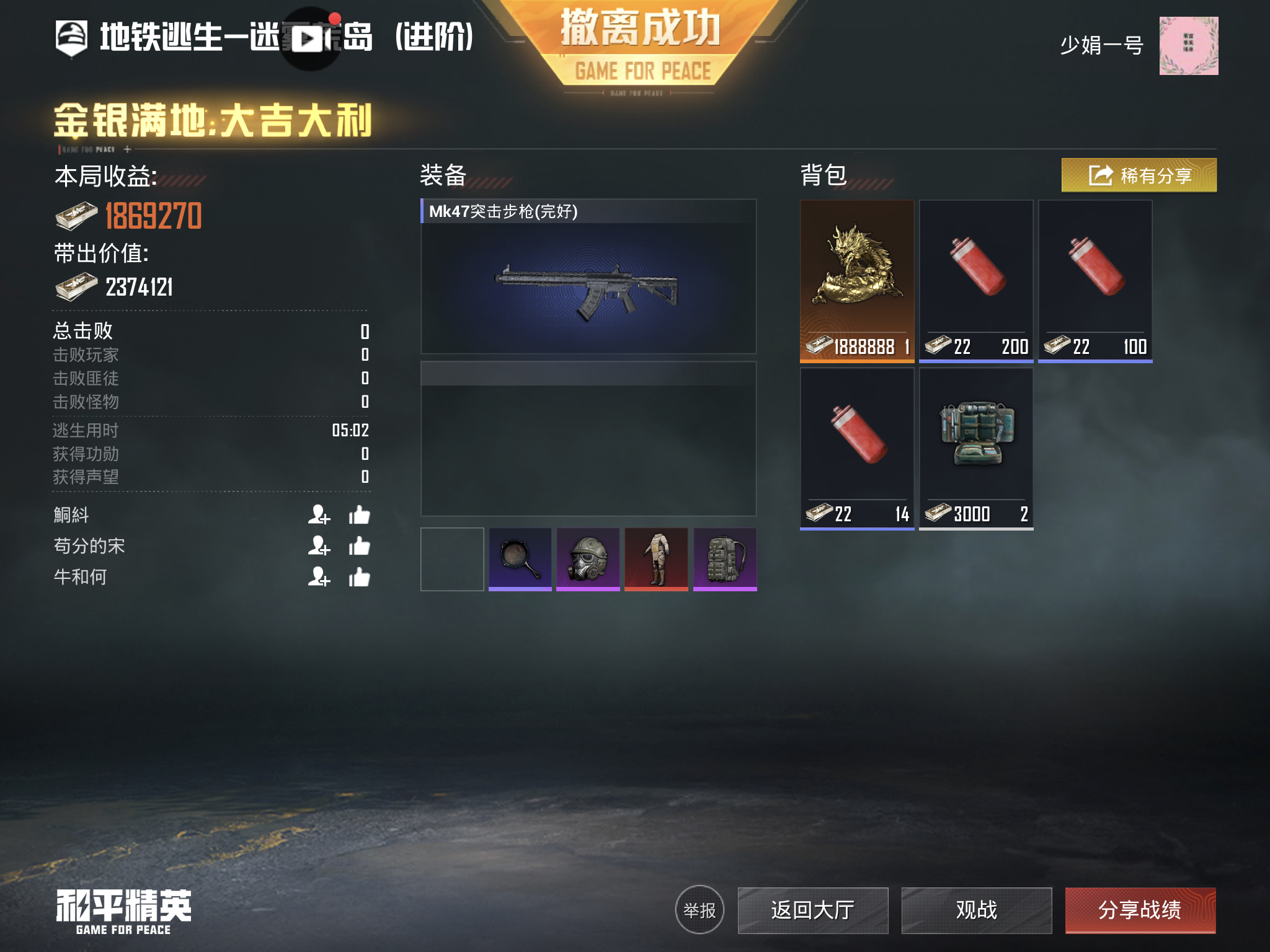The height and width of the screenshot is (952, 1270).
Task: Click the add-friend icon next to 苟分的宋
Action: 320,547
